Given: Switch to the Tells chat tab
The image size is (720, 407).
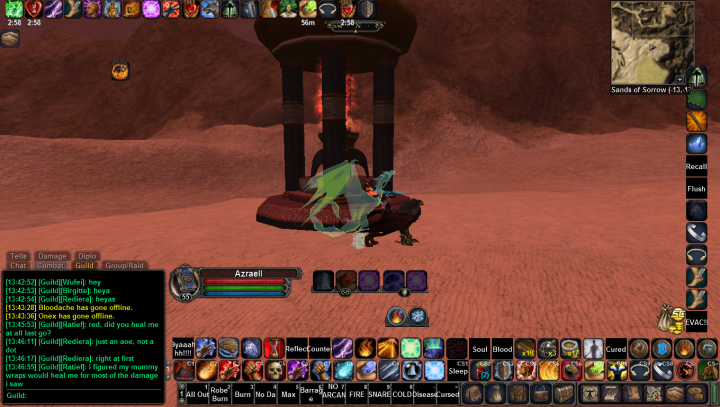Looking at the screenshot, I should (18, 256).
